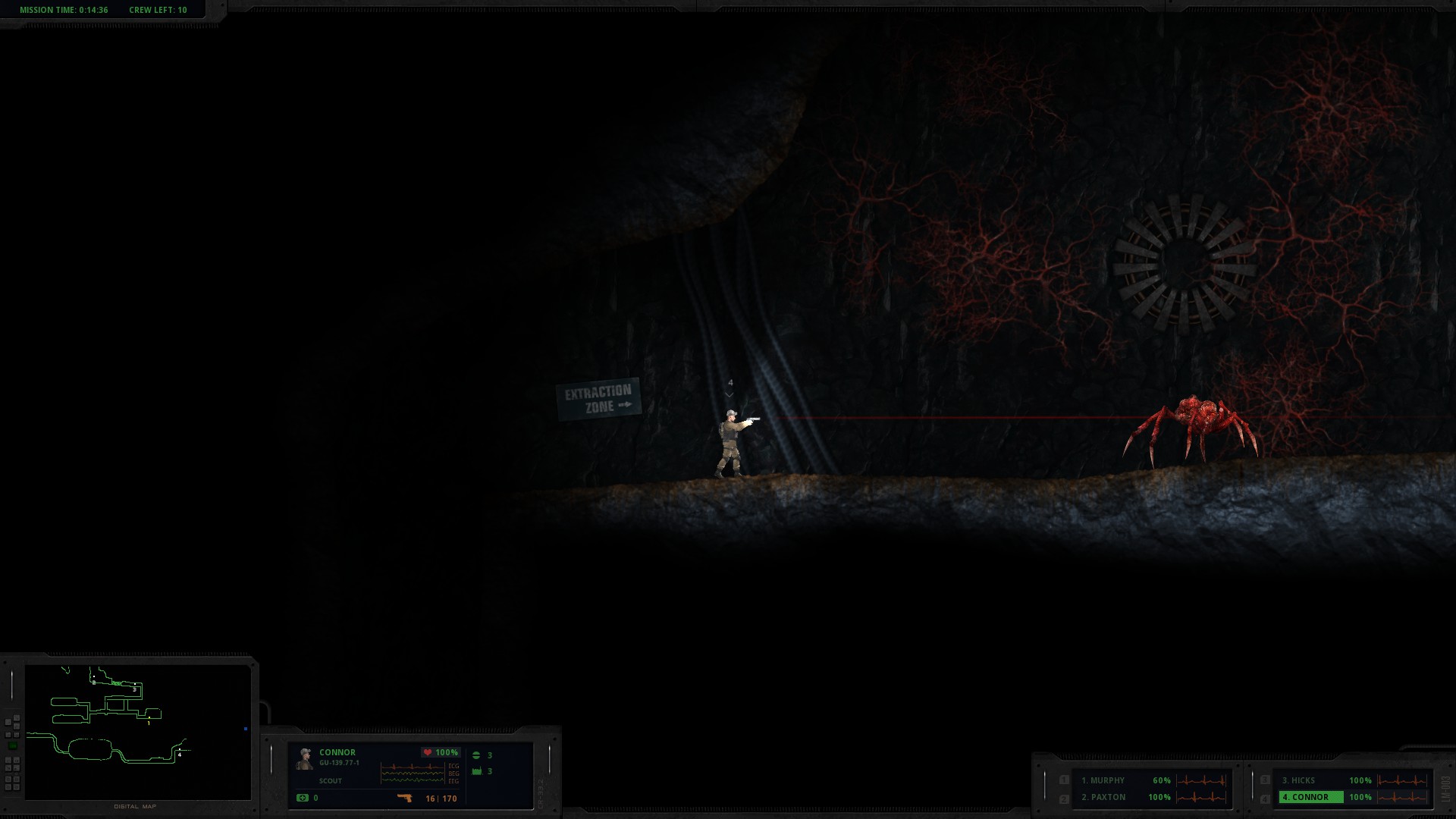This screenshot has height=819, width=1456.
Task: Use the medkit icon in Connor's panel
Action: (x=303, y=798)
